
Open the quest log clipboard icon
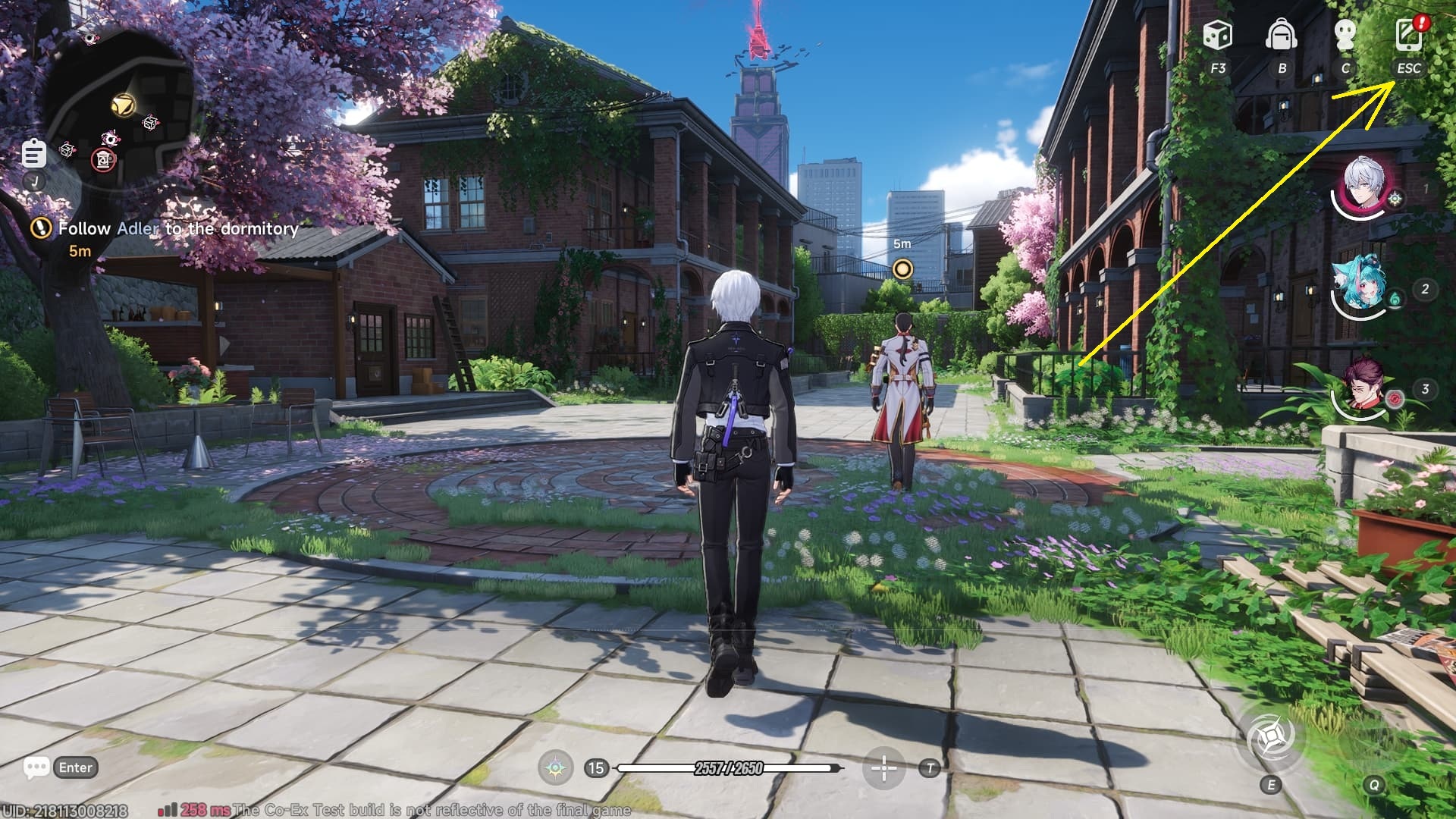click(x=33, y=154)
